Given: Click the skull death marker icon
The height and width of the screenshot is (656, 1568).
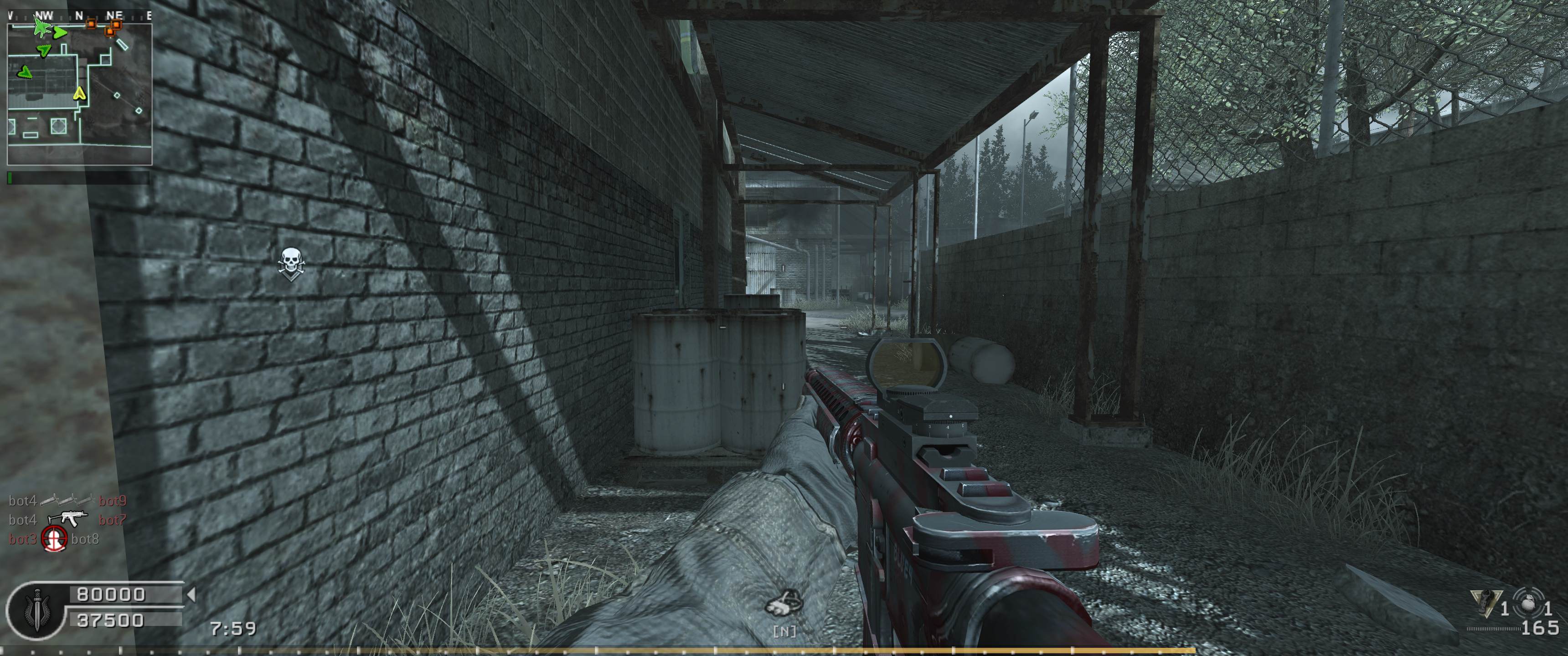Looking at the screenshot, I should pyautogui.click(x=291, y=263).
